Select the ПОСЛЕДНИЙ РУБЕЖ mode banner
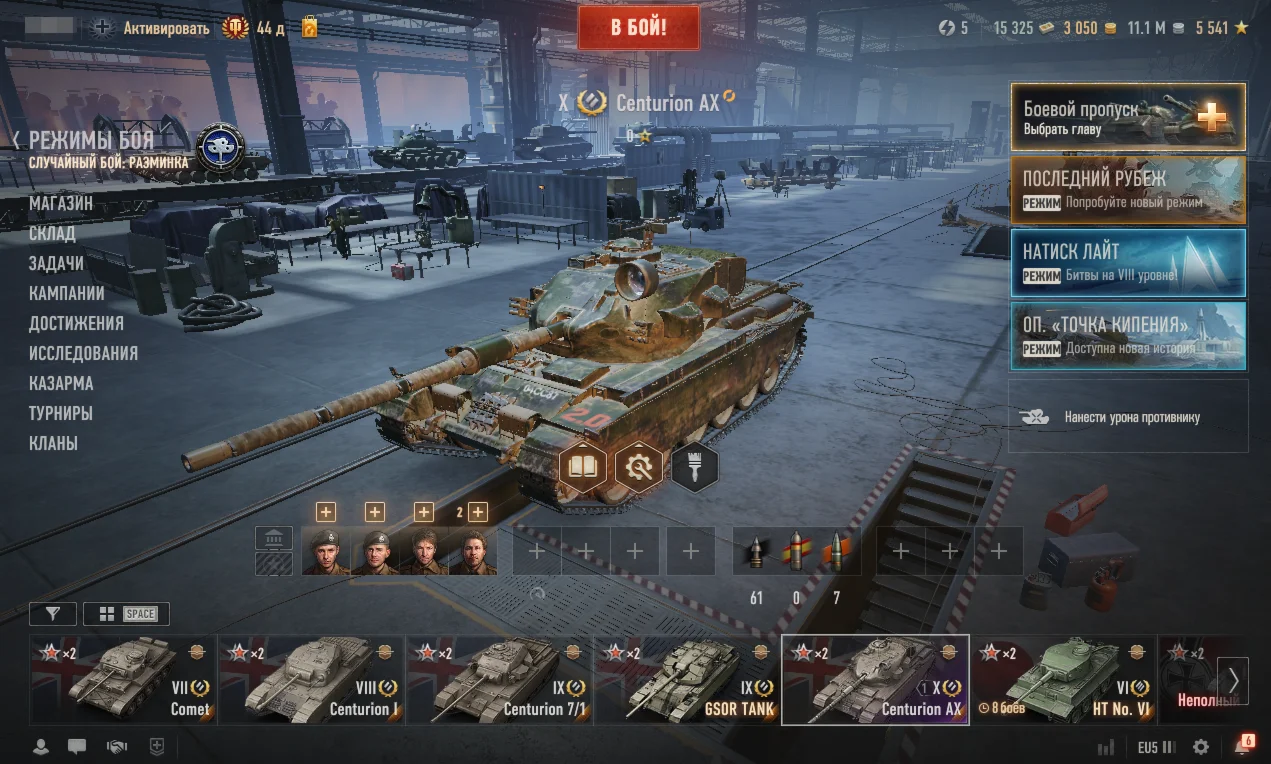1271x764 pixels. click(x=1127, y=189)
